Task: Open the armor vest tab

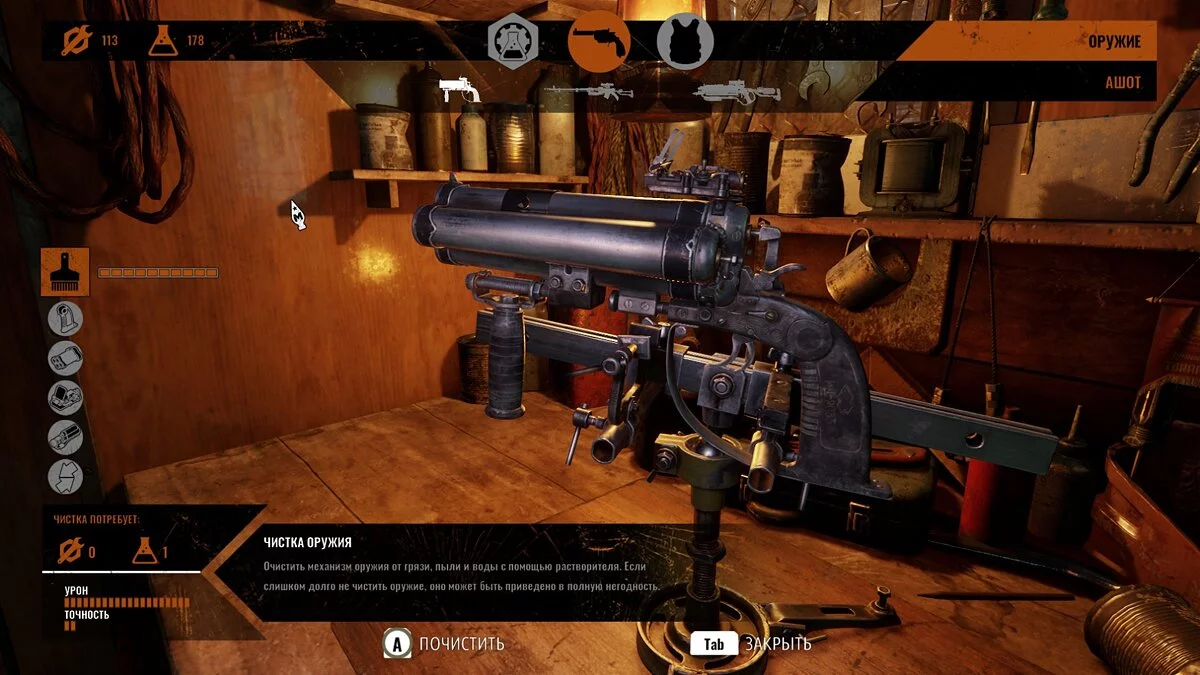Action: point(684,42)
